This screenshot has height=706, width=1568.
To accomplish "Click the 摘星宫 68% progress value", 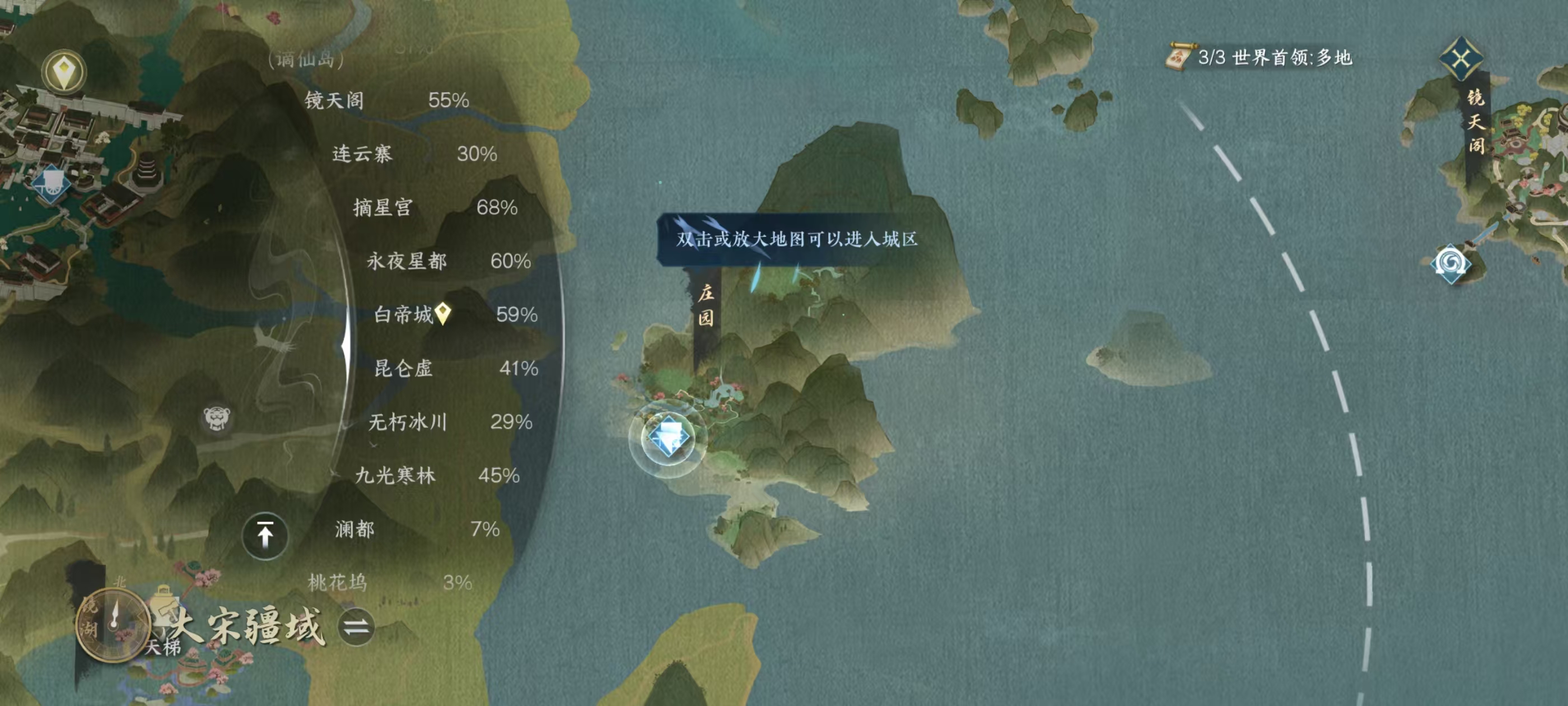I will 496,207.
